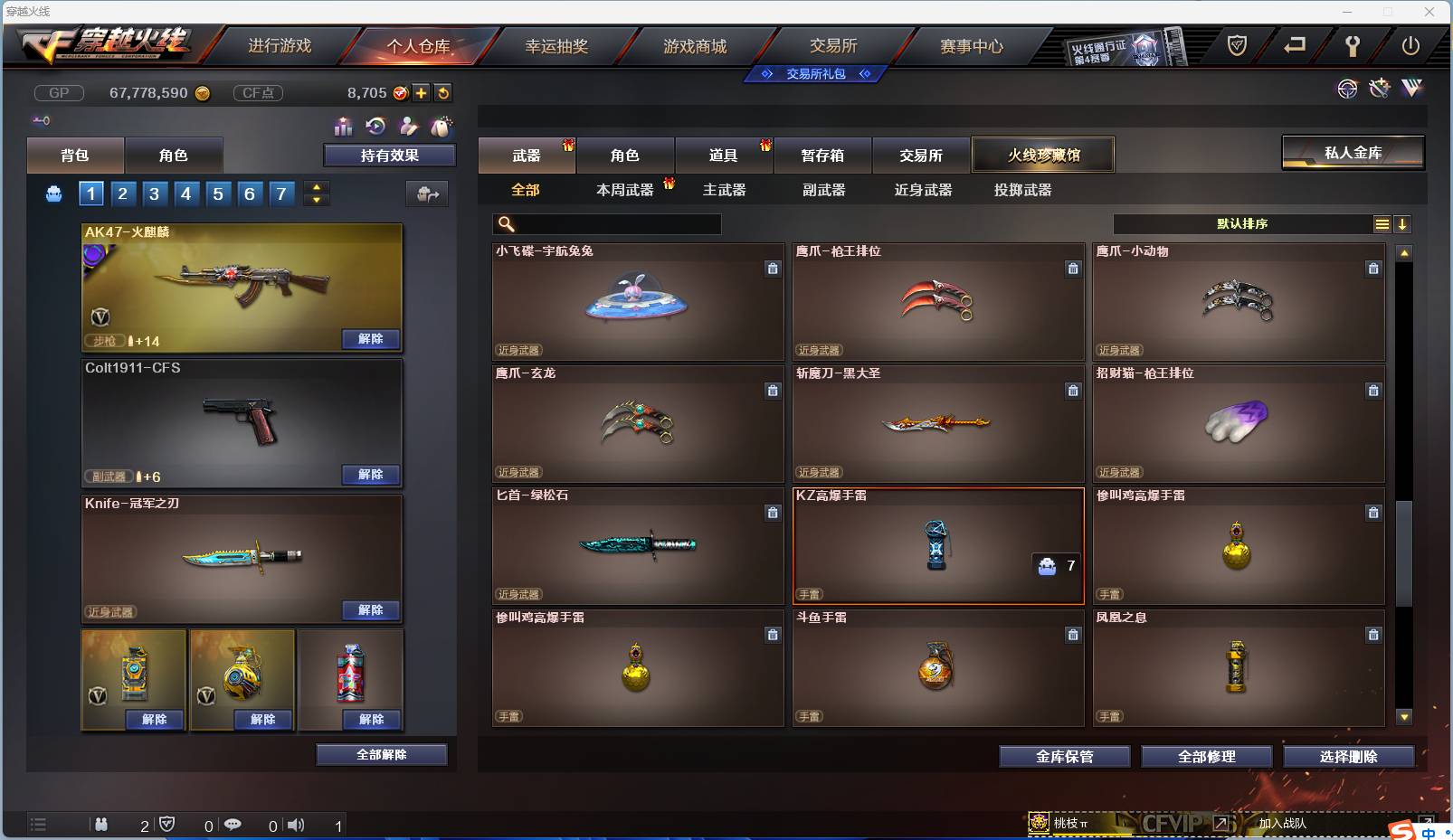
Task: Click the trash icon on 斩魔刀-黑大圣 card
Action: click(1074, 391)
